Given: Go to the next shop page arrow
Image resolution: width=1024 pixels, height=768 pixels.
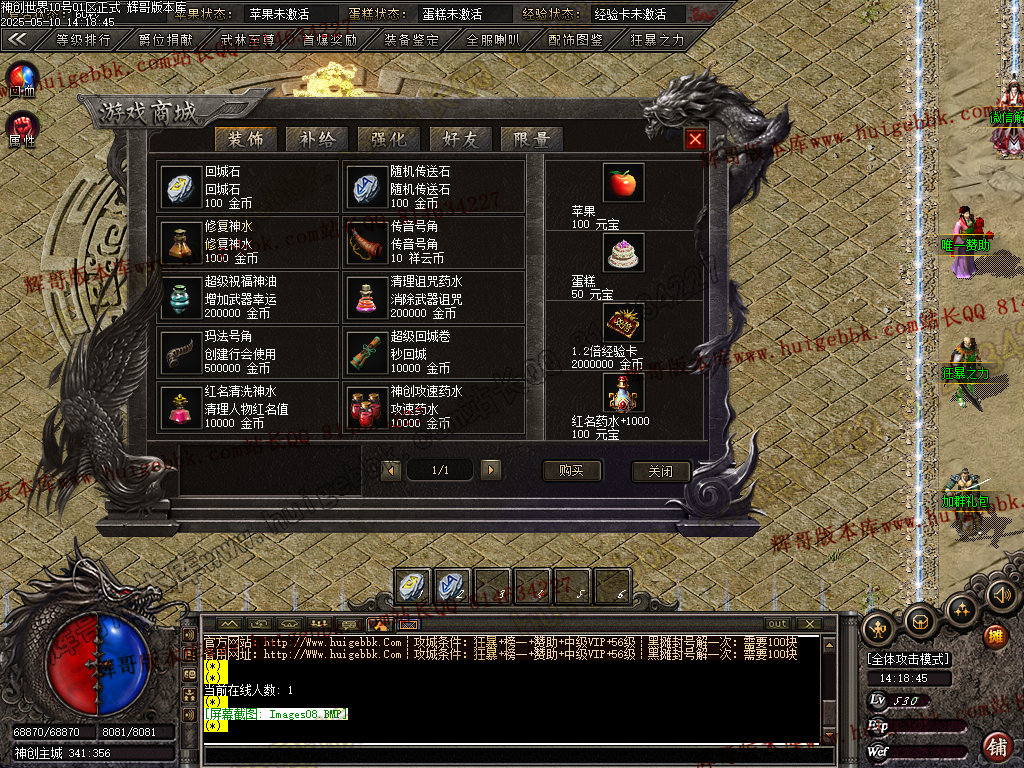Looking at the screenshot, I should click(490, 470).
